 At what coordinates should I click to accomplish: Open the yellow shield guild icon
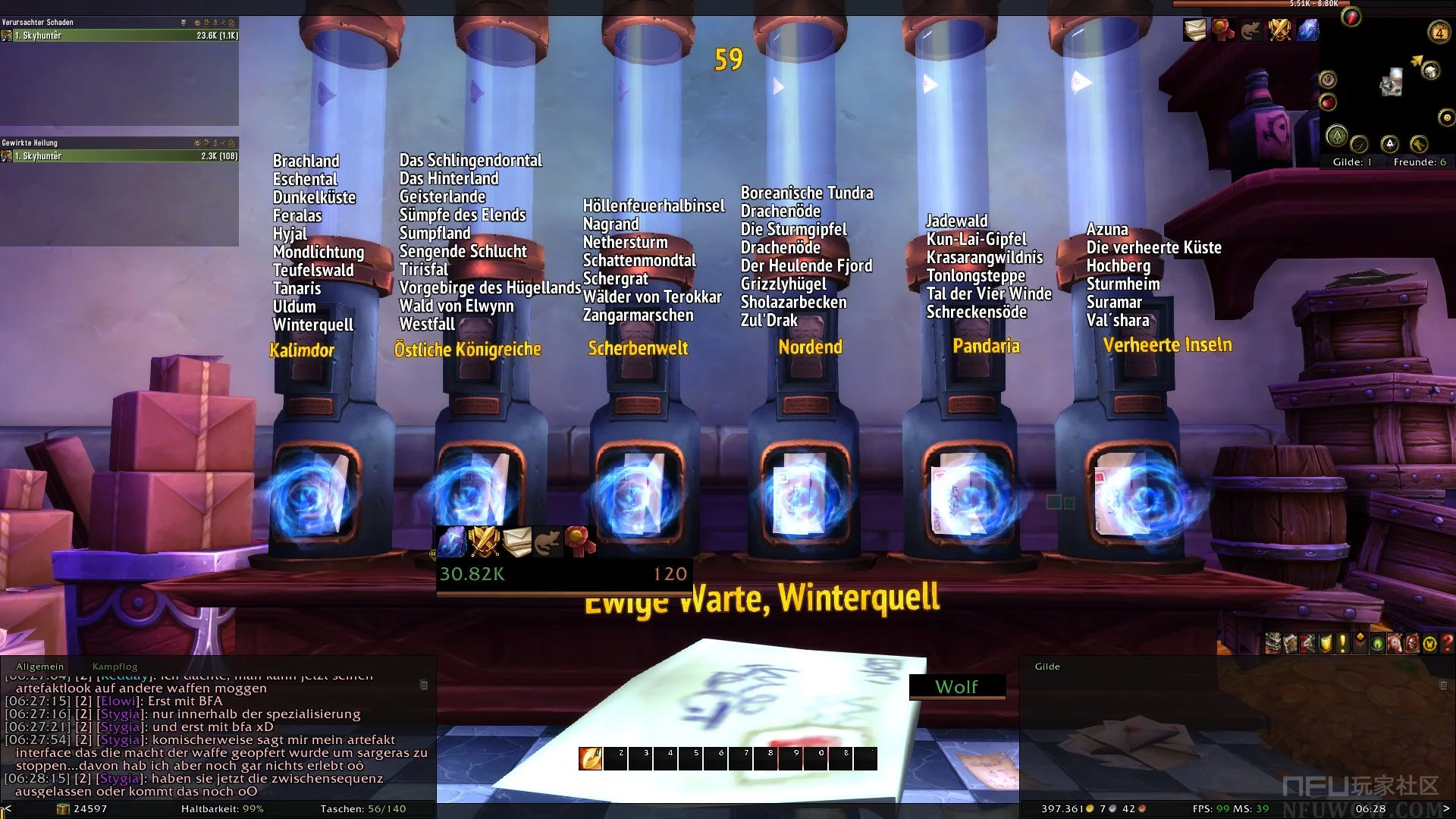pos(1326,644)
